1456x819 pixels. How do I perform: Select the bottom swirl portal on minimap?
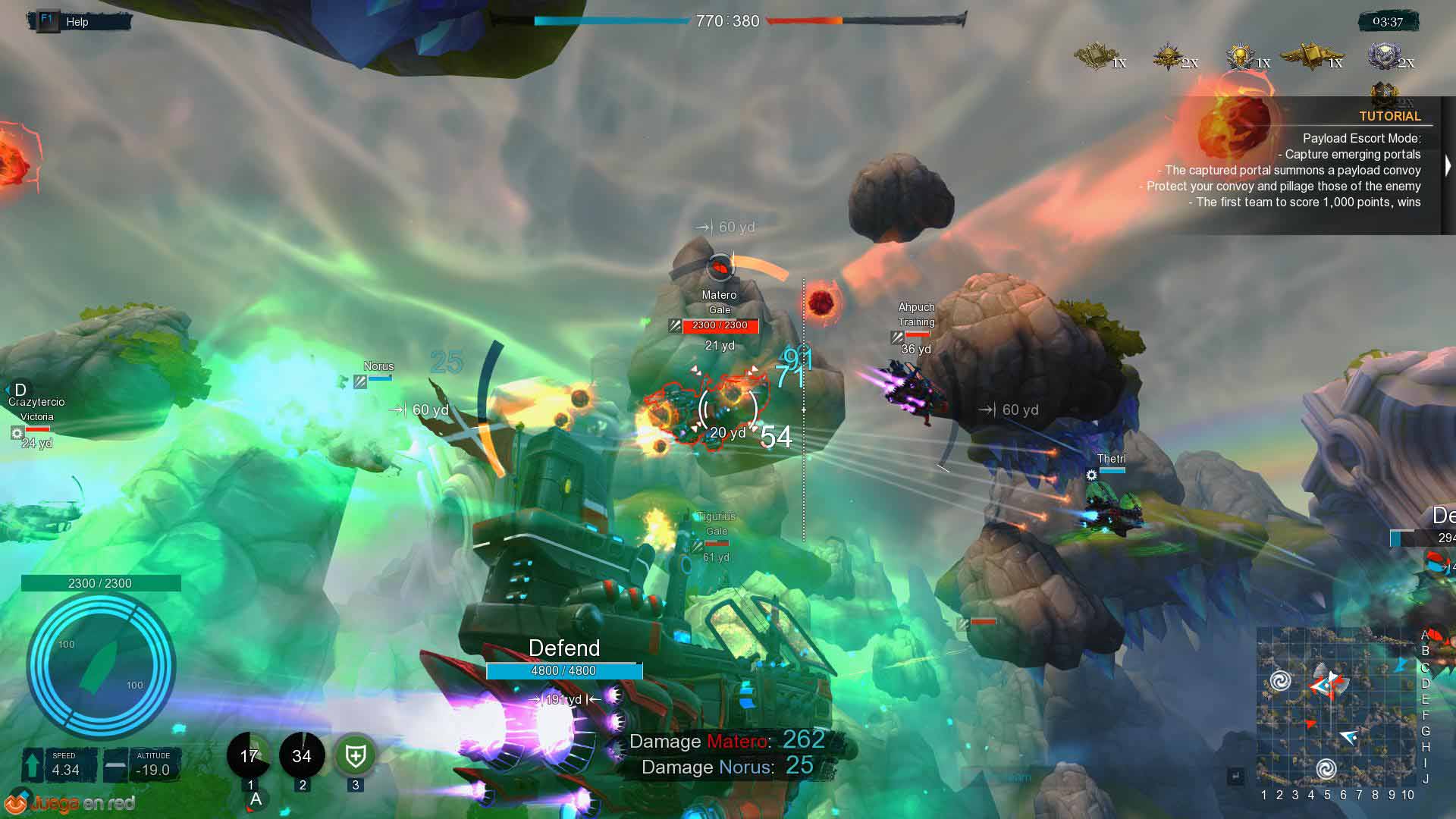[x=1326, y=769]
